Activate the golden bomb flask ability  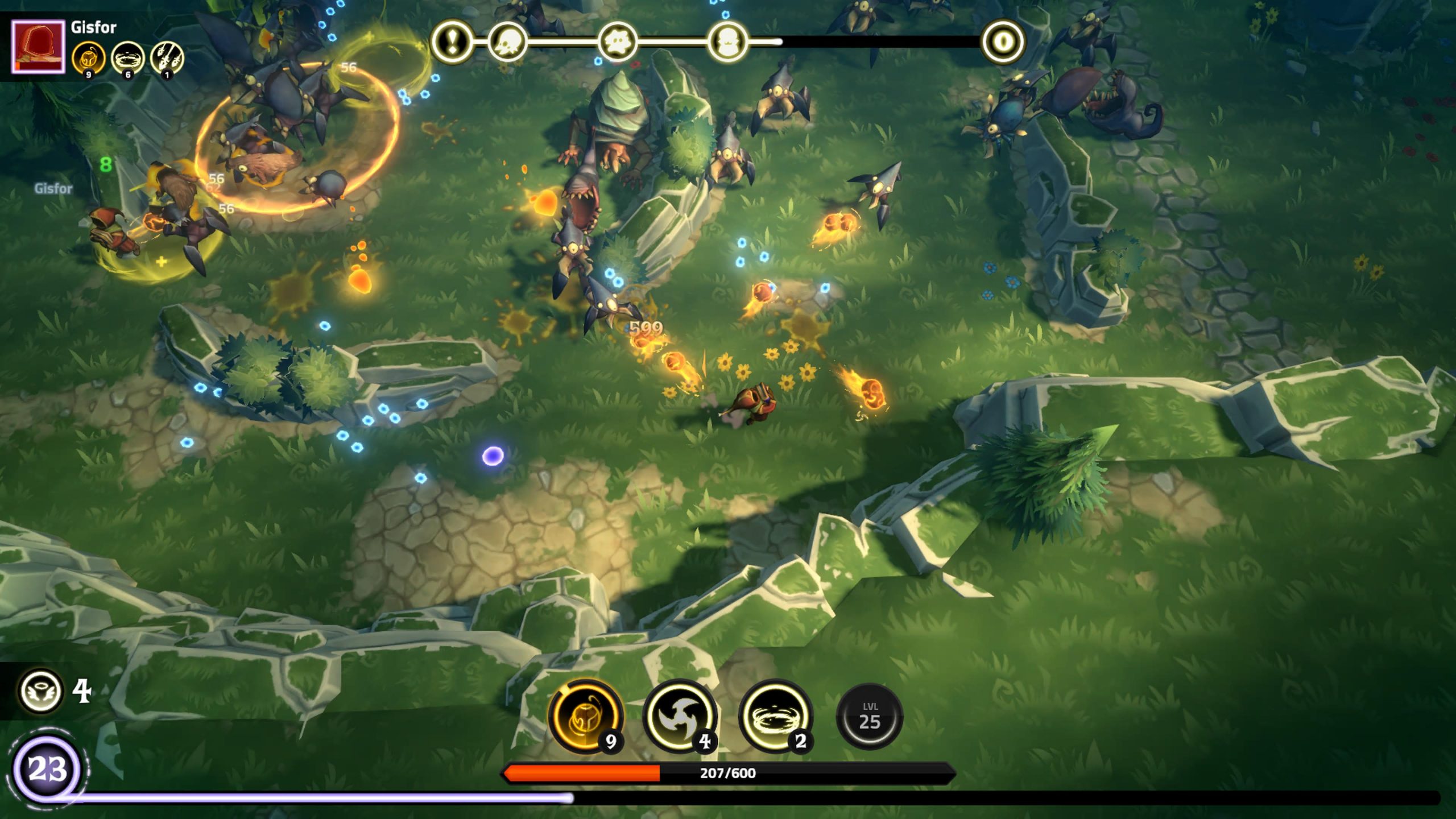pyautogui.click(x=586, y=716)
